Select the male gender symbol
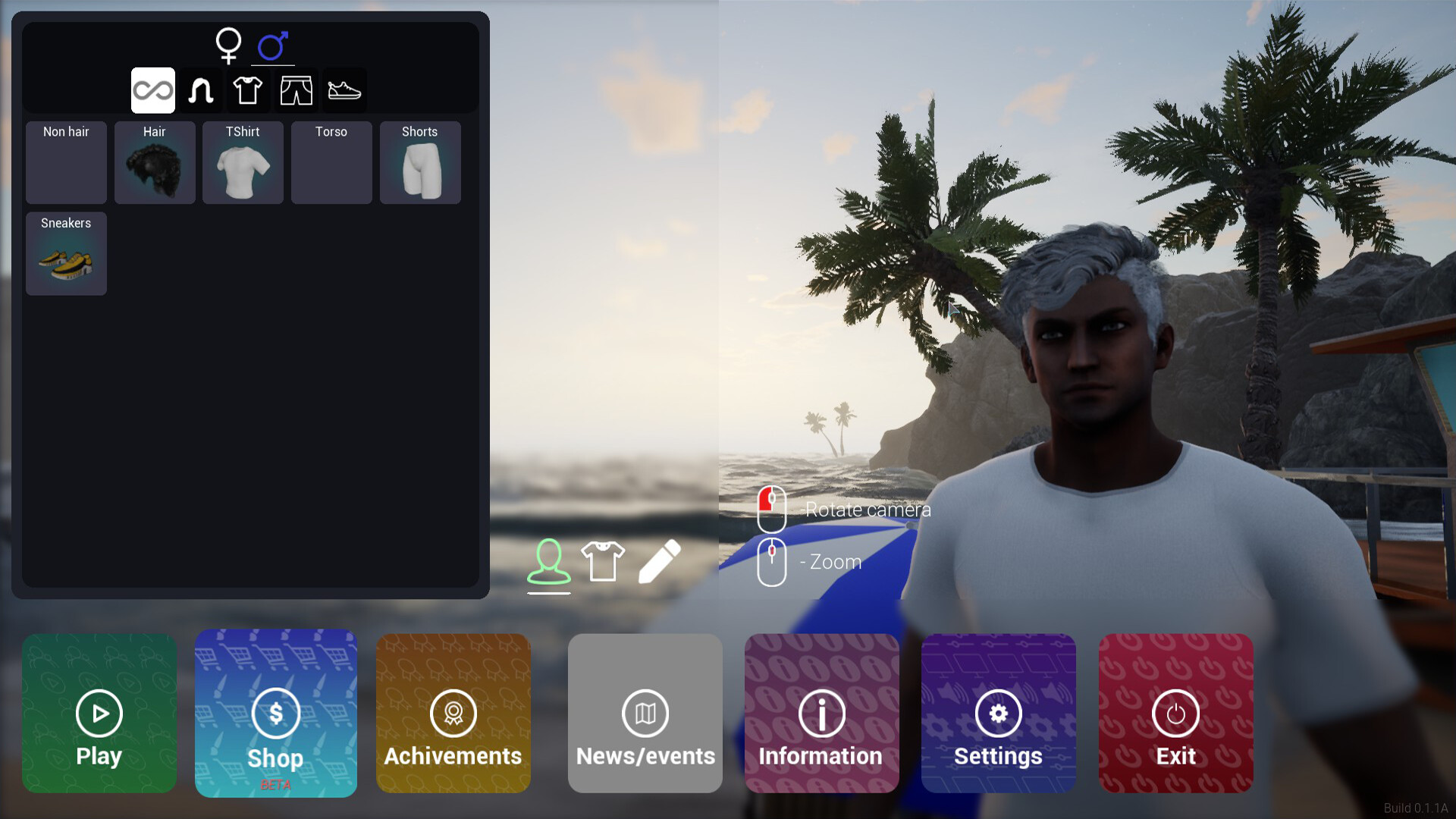This screenshot has width=1456, height=819. 273,45
